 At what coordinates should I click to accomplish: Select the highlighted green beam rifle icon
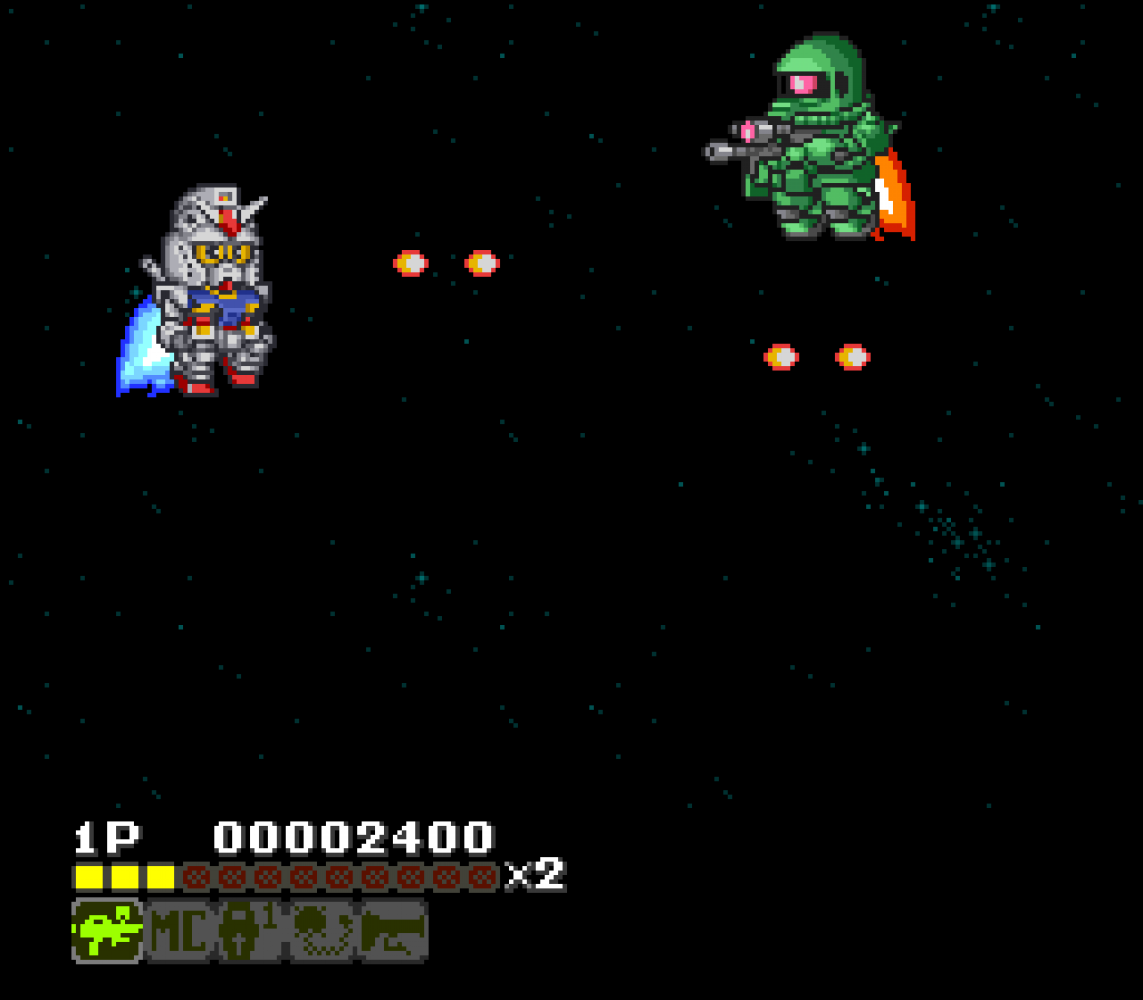tap(107, 931)
